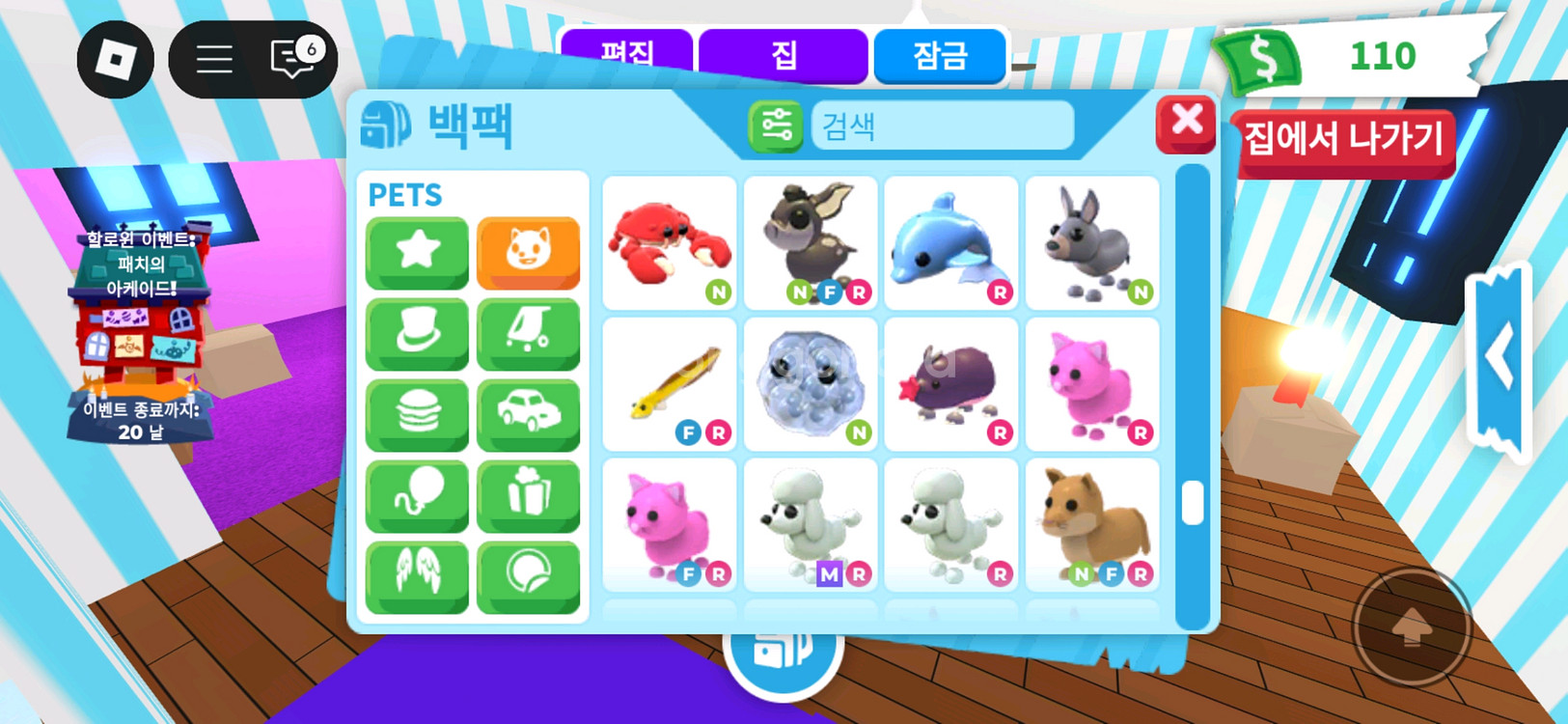The width and height of the screenshot is (1568, 724).
Task: Switch to the burger food category
Action: point(417,414)
